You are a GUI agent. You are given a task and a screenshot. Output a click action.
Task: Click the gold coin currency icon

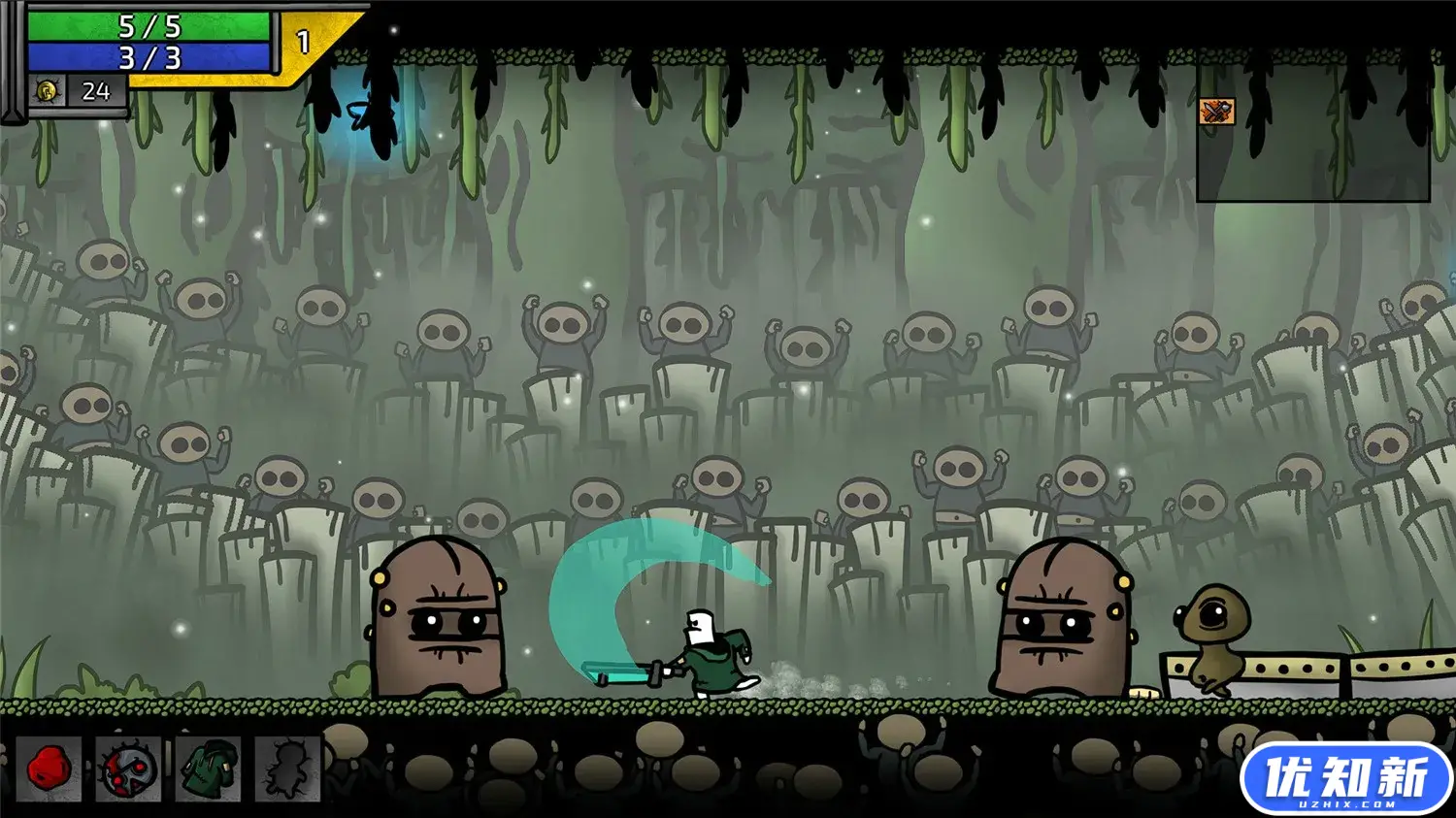(46, 92)
